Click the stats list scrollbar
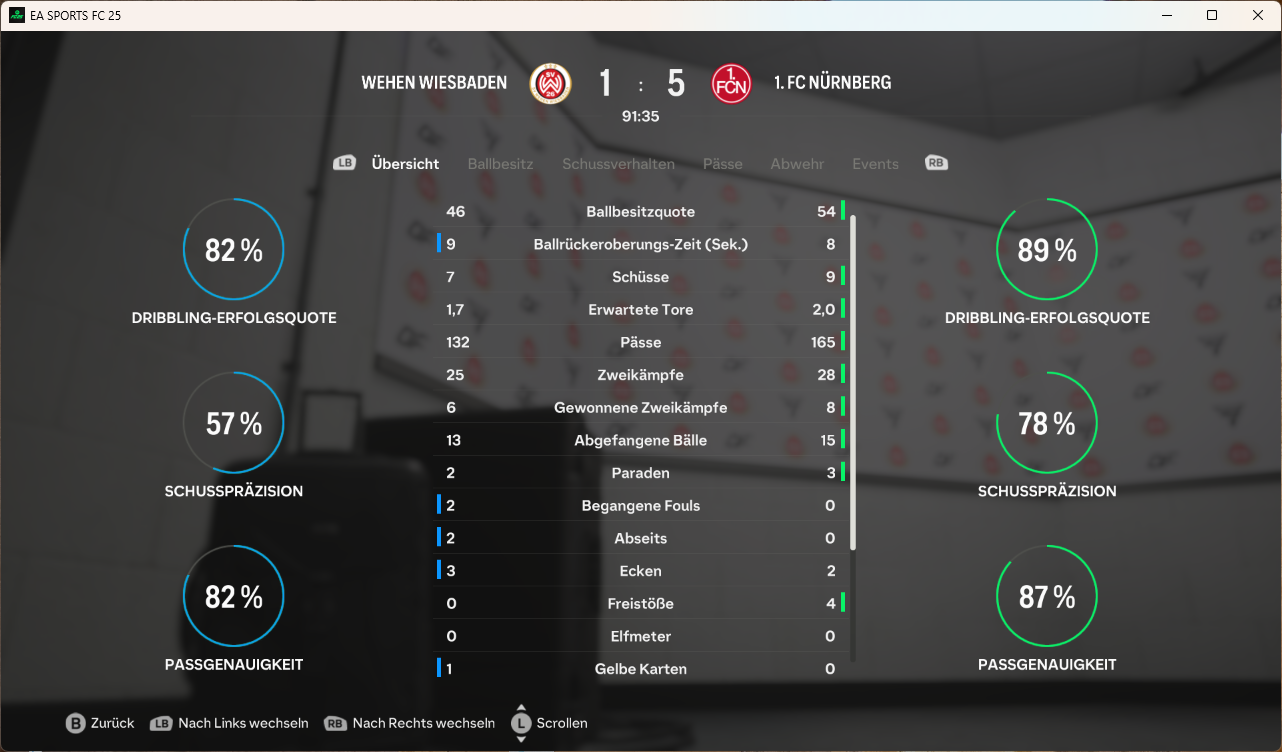 [x=853, y=380]
